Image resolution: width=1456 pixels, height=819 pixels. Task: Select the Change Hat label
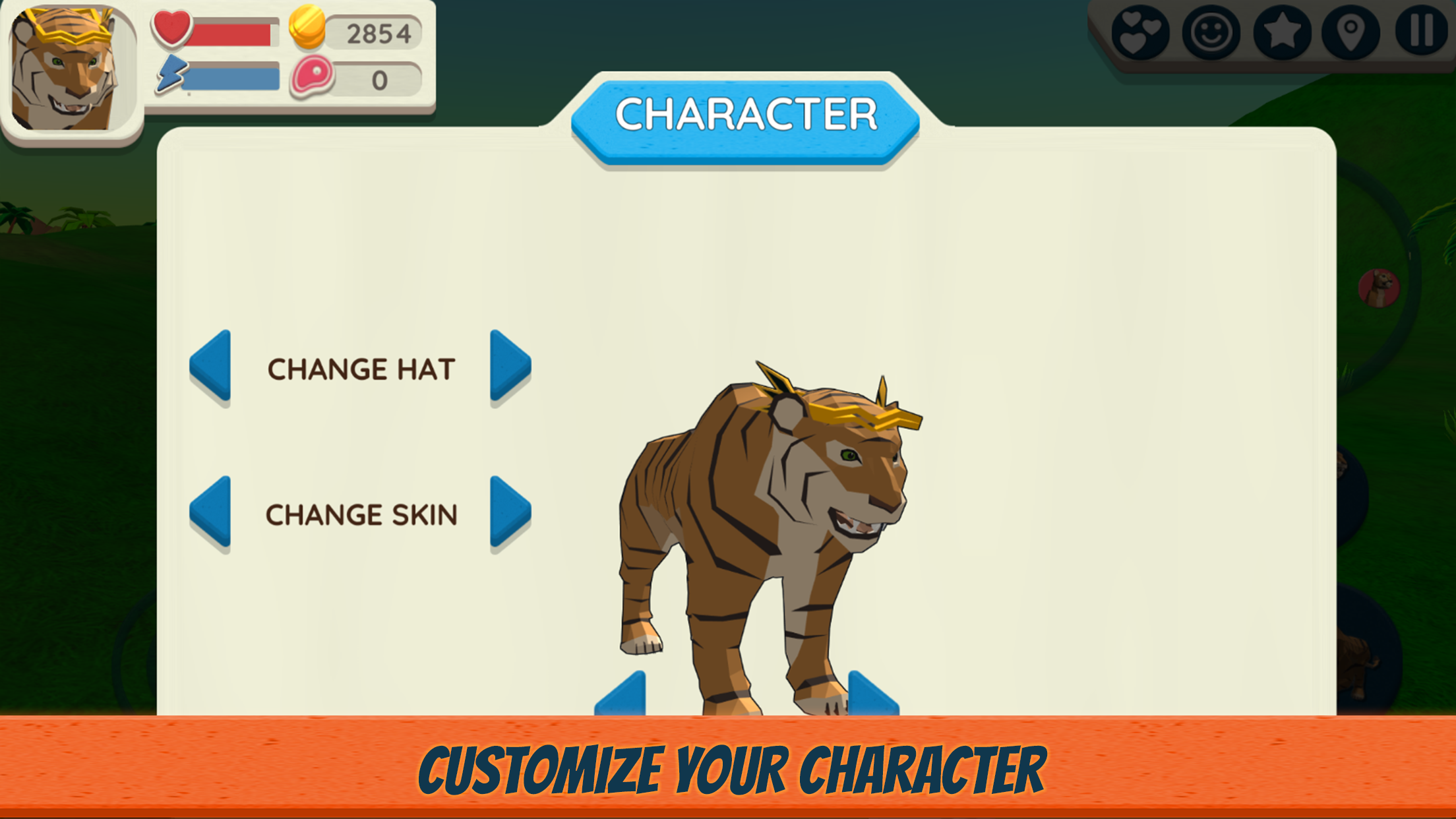[x=360, y=369]
